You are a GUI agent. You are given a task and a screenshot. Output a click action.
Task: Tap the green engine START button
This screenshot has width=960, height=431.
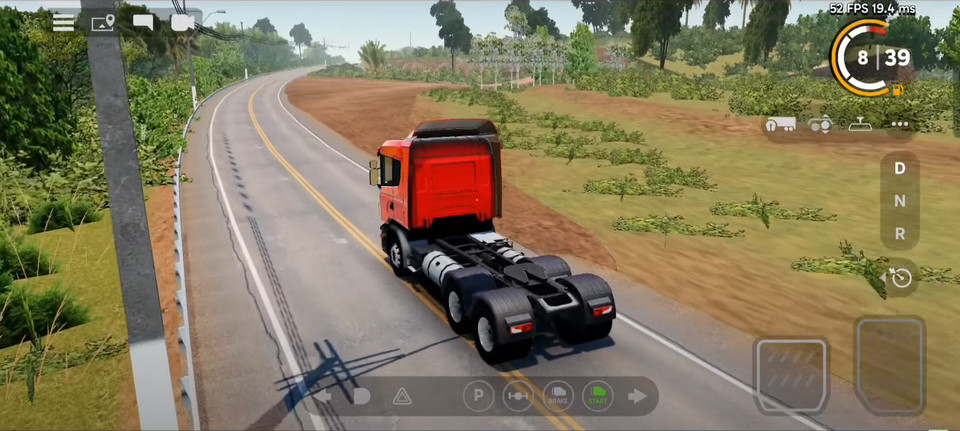(x=597, y=396)
